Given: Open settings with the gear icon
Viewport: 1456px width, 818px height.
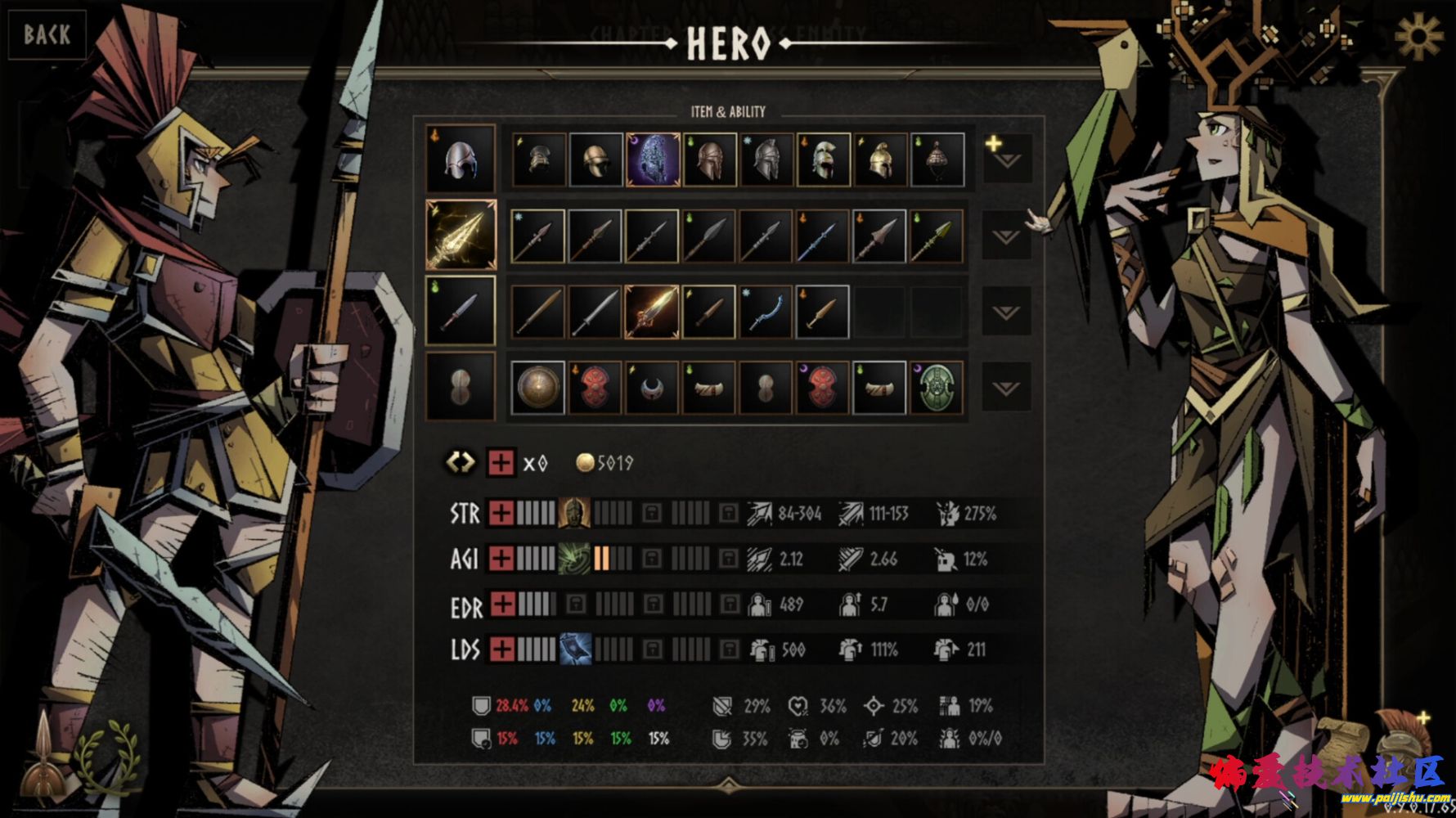Looking at the screenshot, I should (x=1418, y=35).
